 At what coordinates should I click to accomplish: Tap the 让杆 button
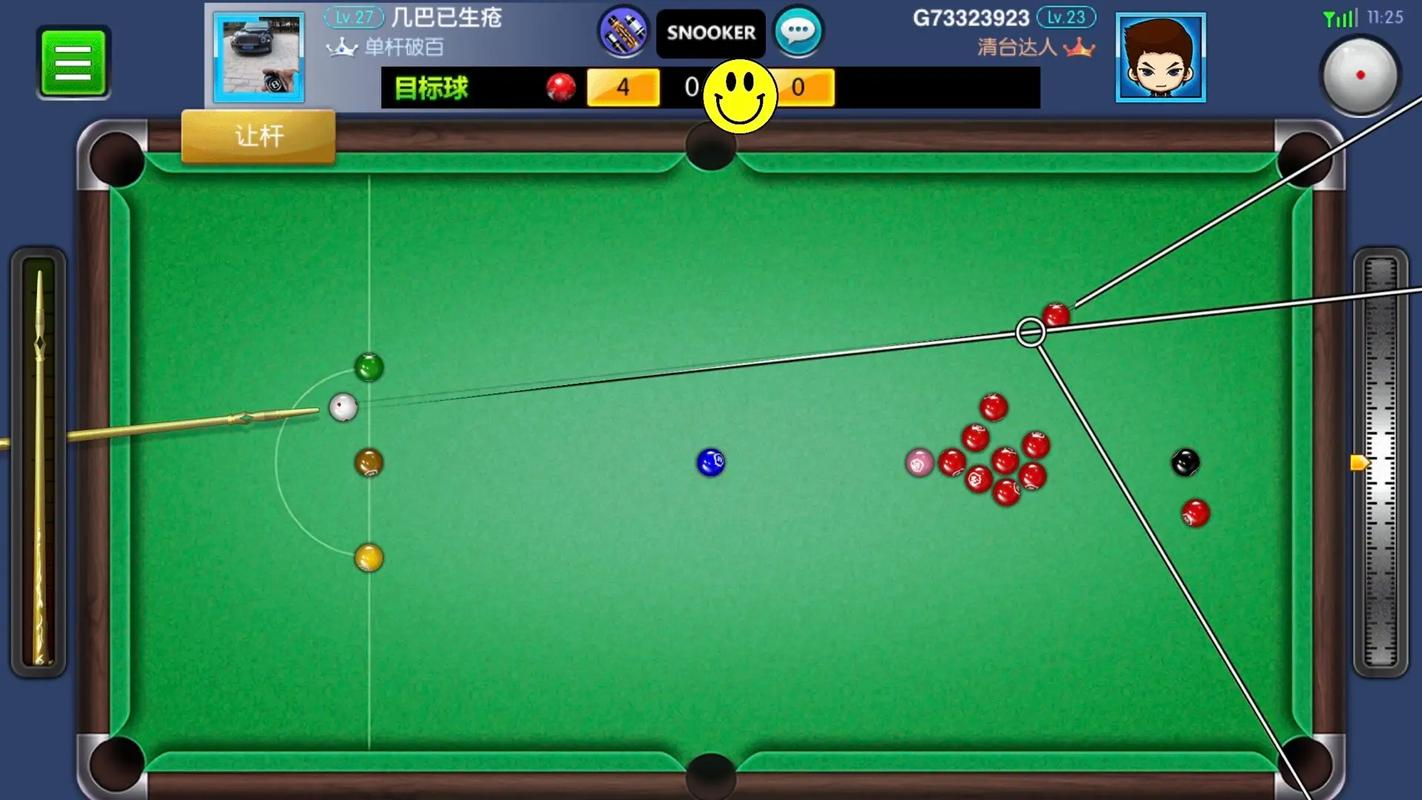[258, 136]
